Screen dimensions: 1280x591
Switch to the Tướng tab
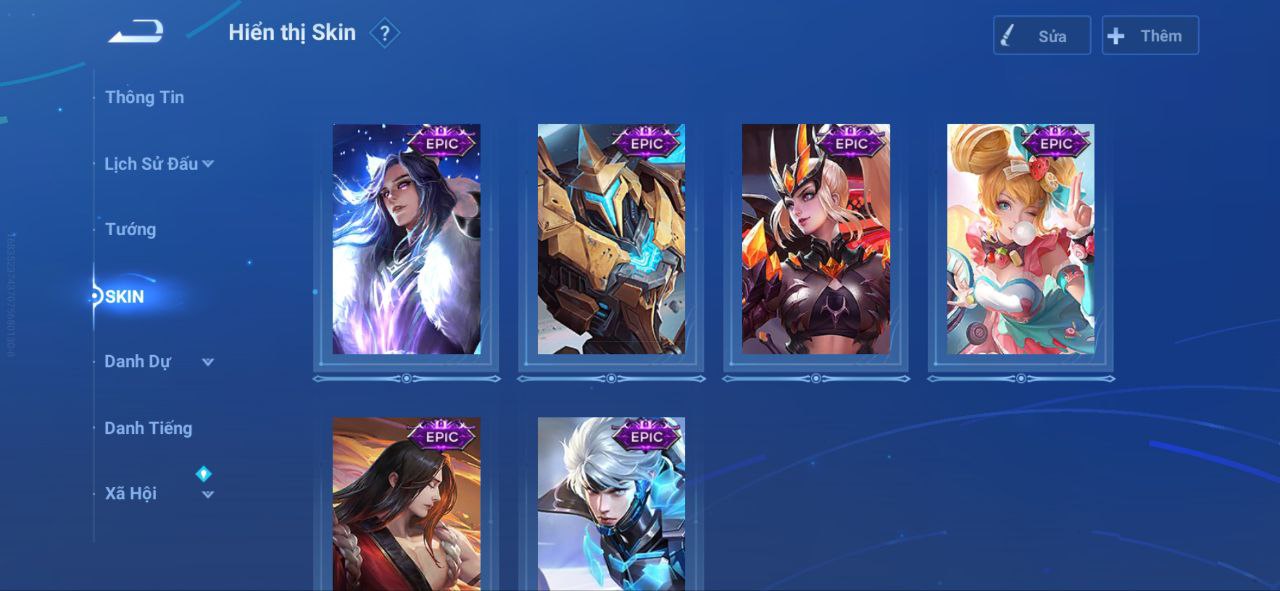pos(130,229)
